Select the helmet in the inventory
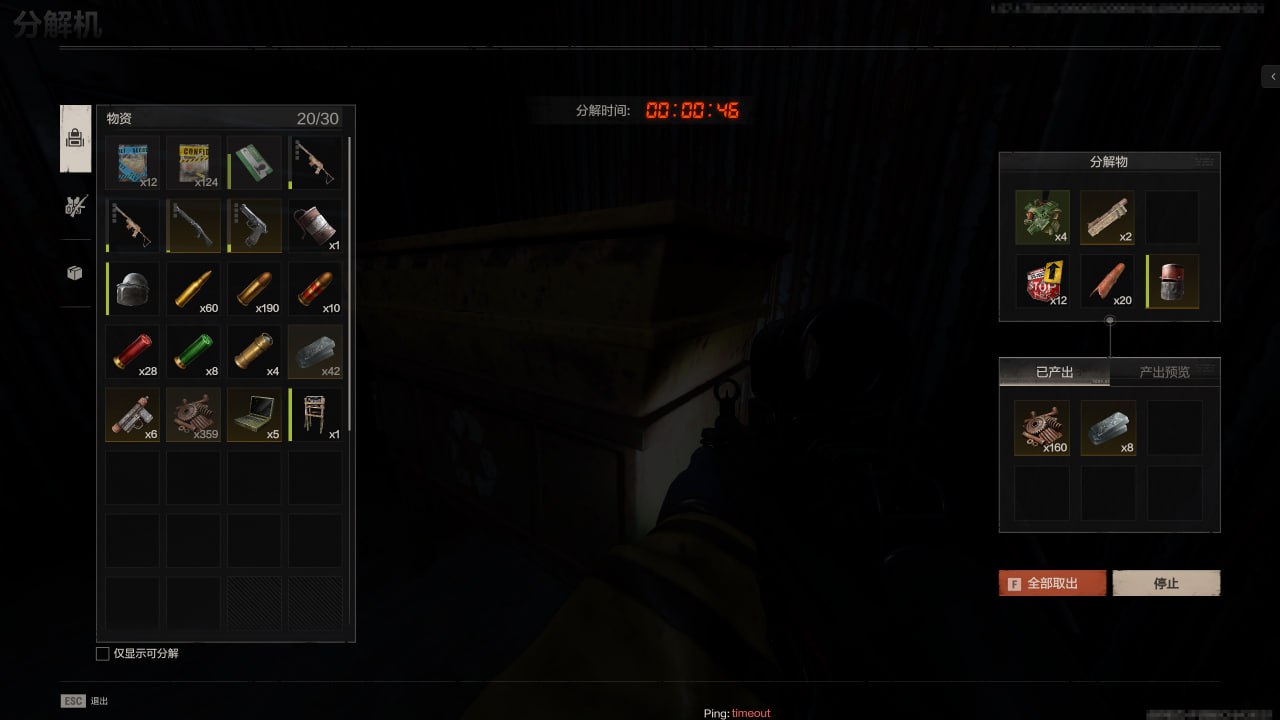The image size is (1280, 720). pos(132,289)
